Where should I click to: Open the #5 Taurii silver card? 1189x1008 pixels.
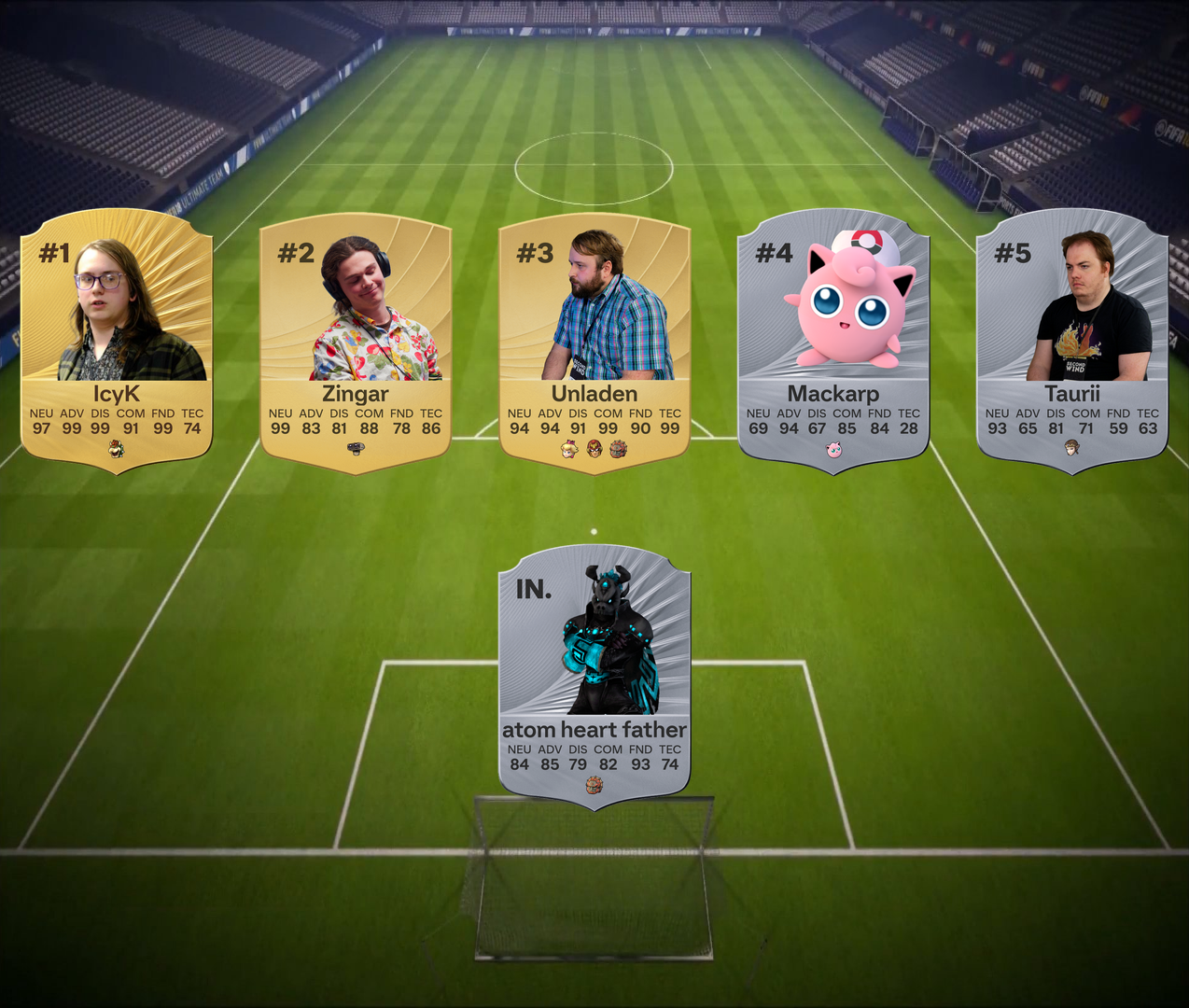tap(1072, 341)
